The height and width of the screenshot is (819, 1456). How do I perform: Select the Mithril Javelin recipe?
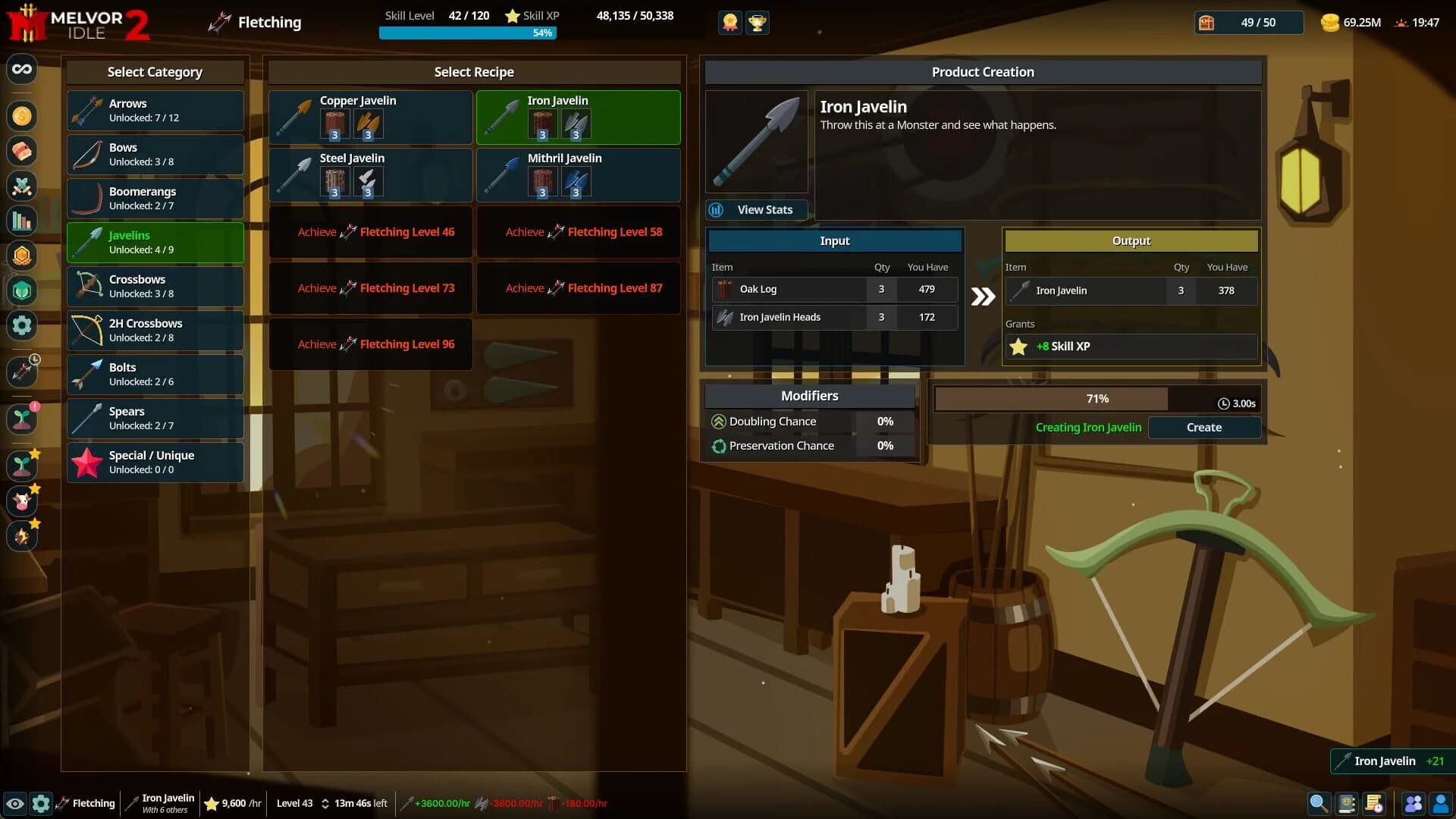tap(577, 175)
